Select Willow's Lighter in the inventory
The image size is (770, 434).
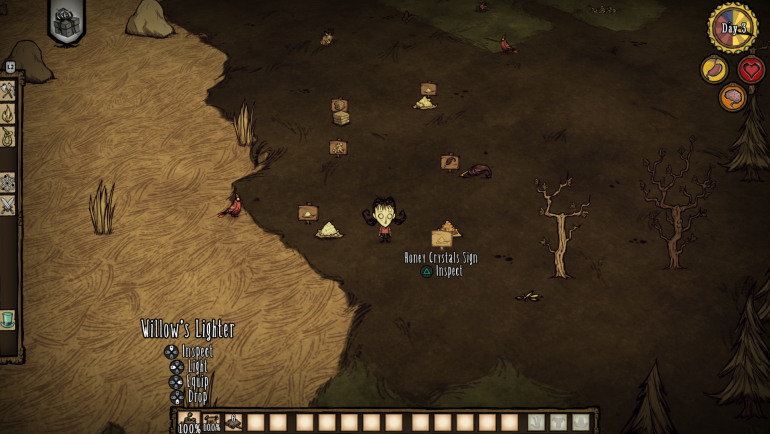pyautogui.click(x=189, y=422)
